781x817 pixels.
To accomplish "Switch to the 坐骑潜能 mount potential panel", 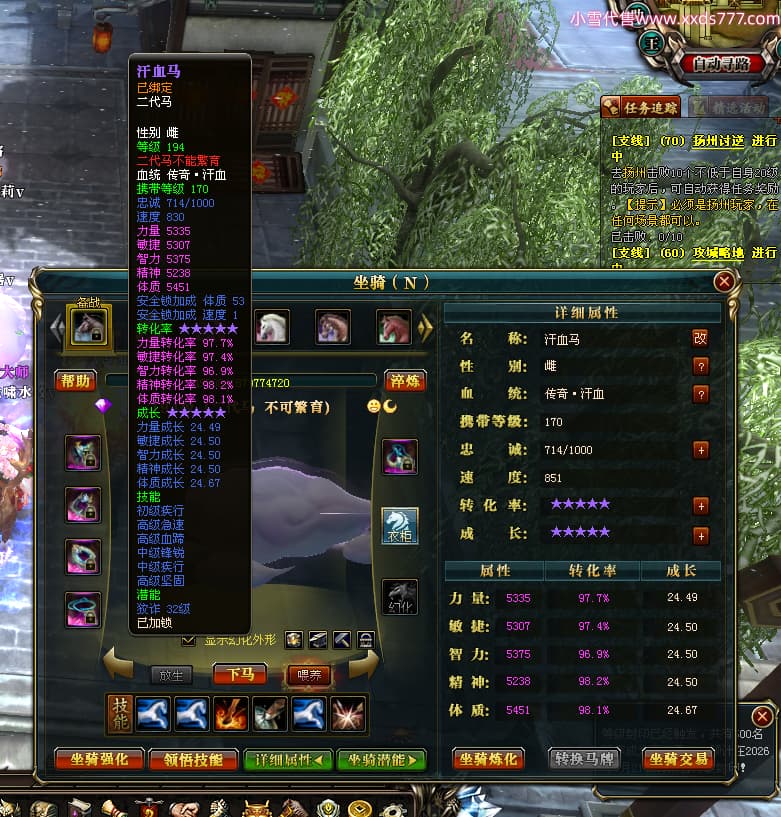I will [381, 759].
